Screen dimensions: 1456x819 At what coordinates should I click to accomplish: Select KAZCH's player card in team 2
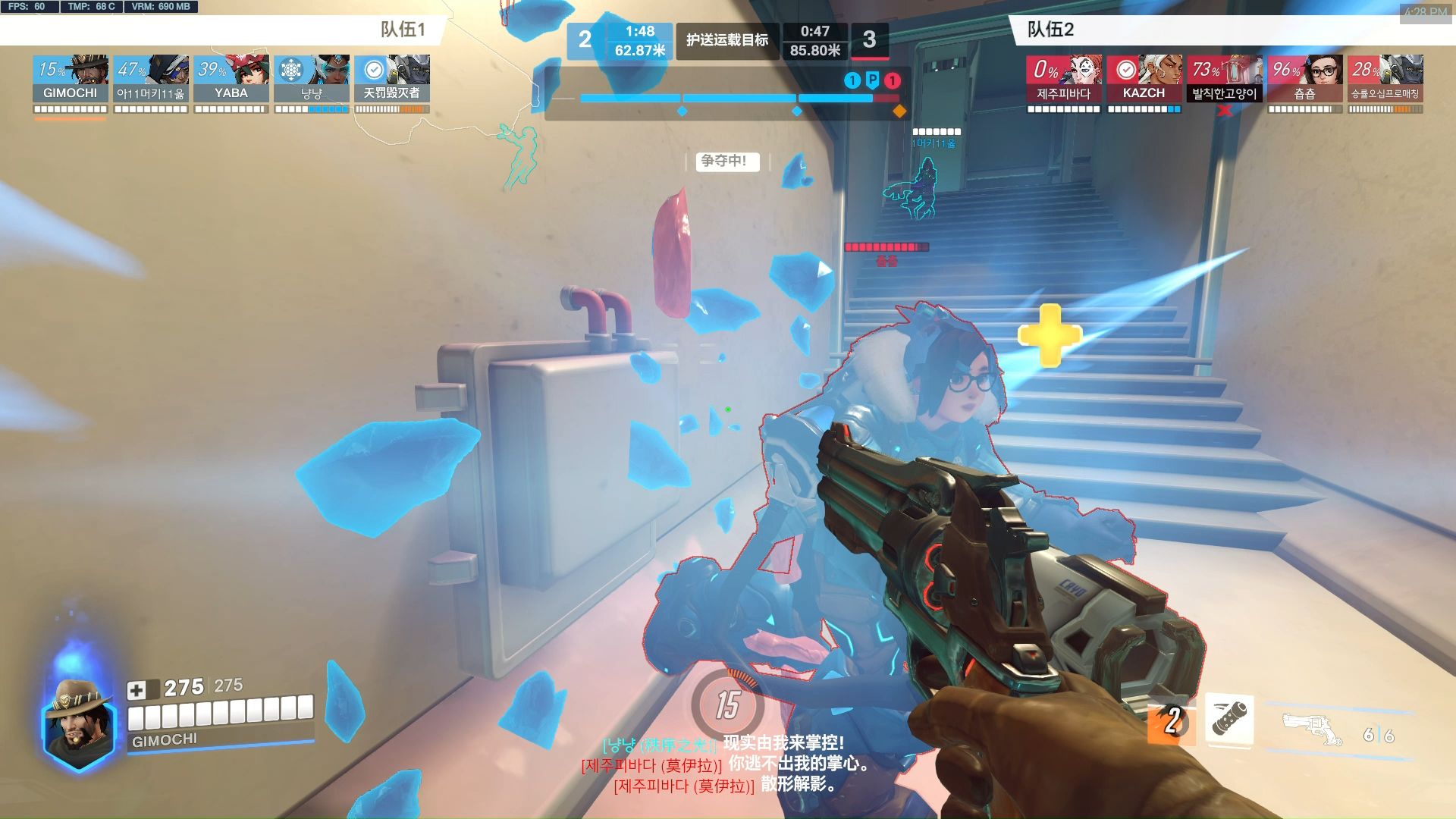[1144, 79]
